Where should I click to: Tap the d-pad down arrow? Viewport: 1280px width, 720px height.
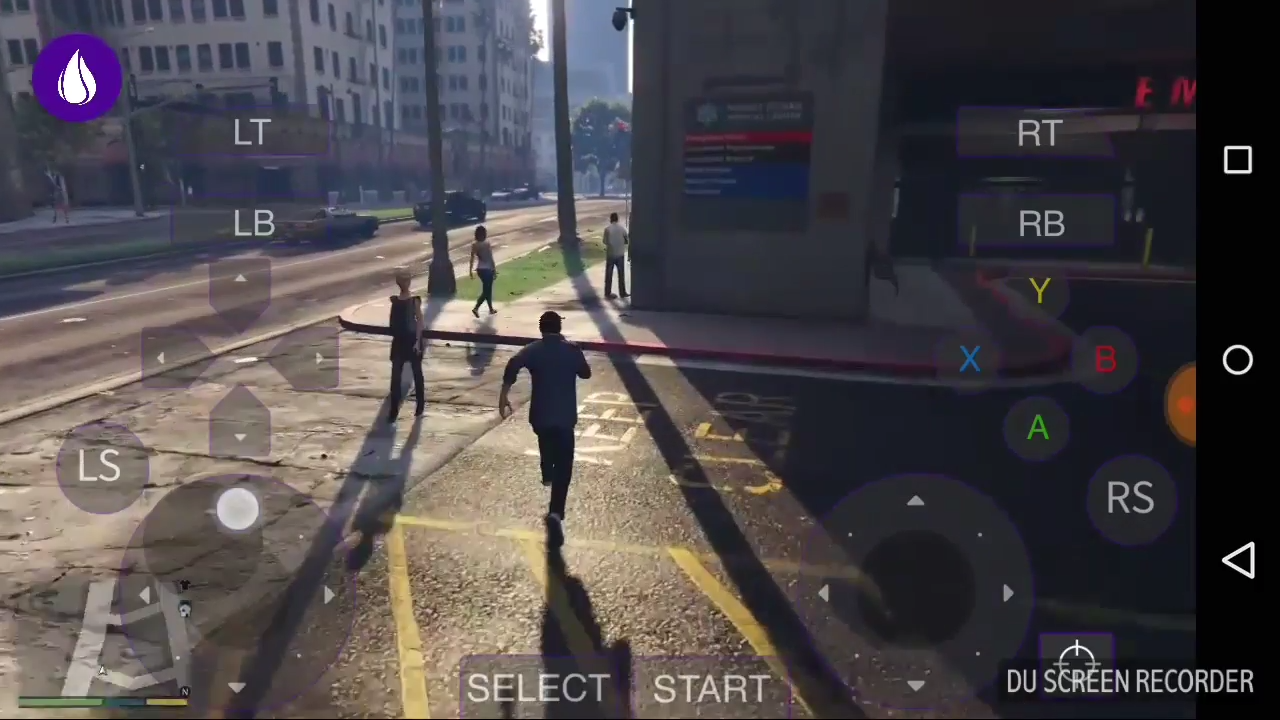pyautogui.click(x=240, y=437)
